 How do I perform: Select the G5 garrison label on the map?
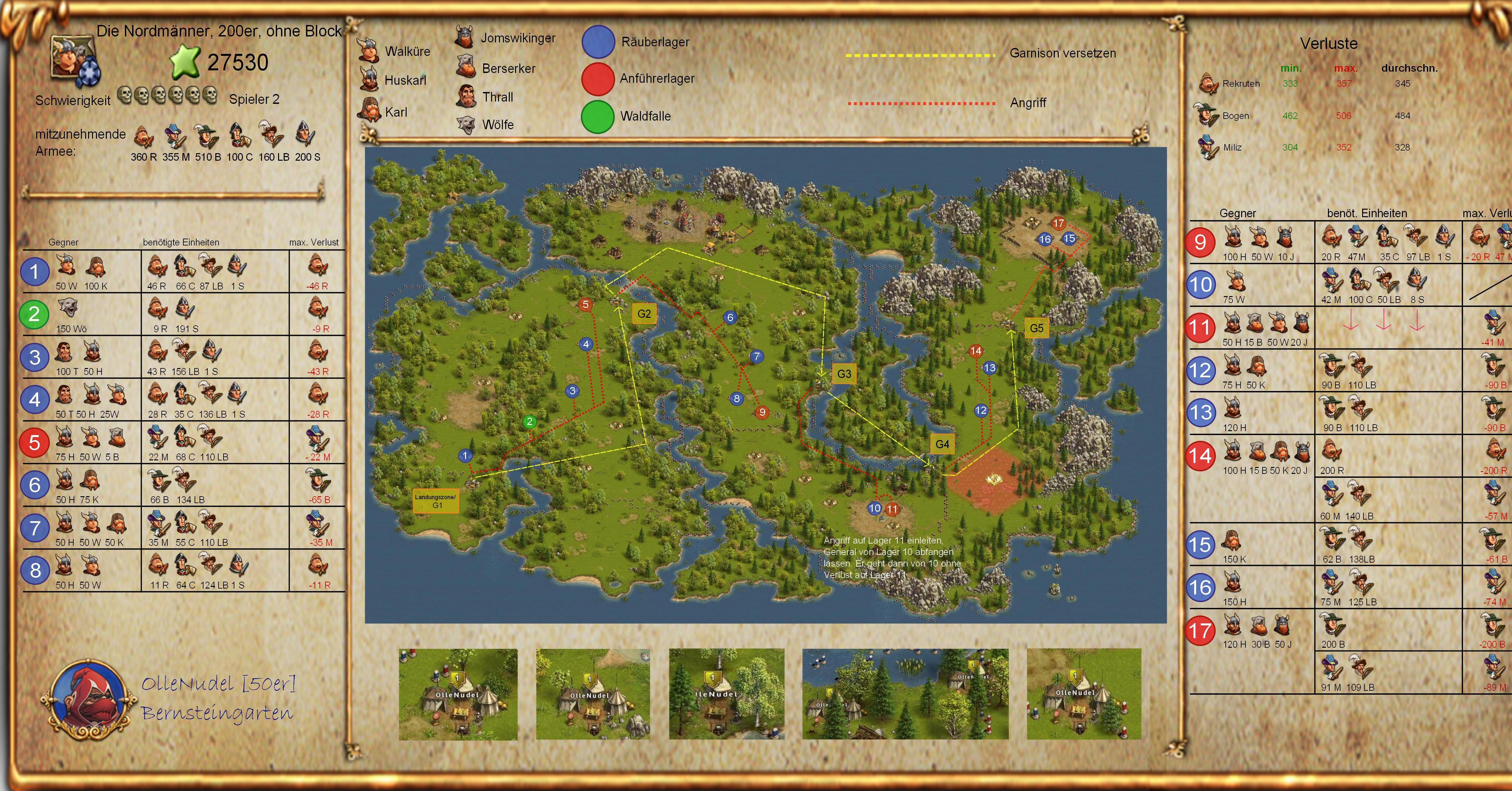(x=1037, y=328)
